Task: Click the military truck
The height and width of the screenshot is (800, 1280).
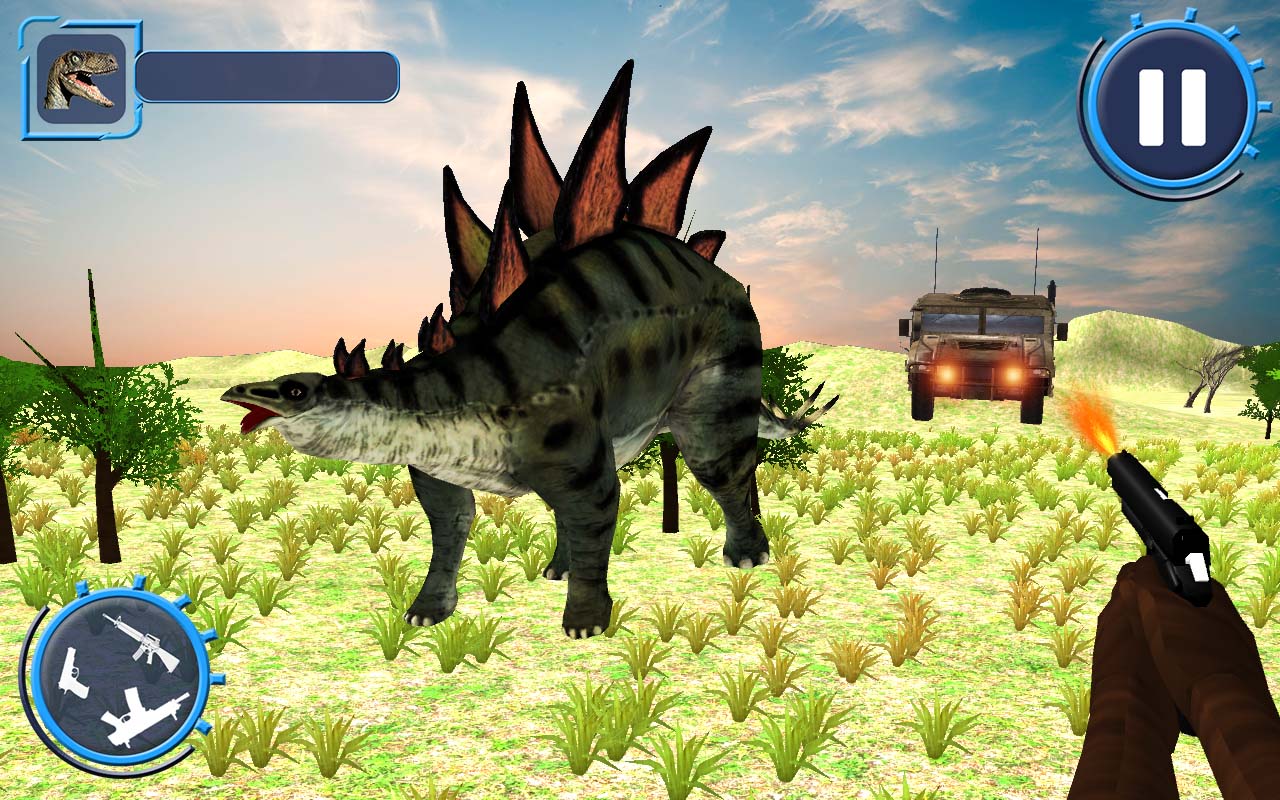Action: [x=980, y=340]
